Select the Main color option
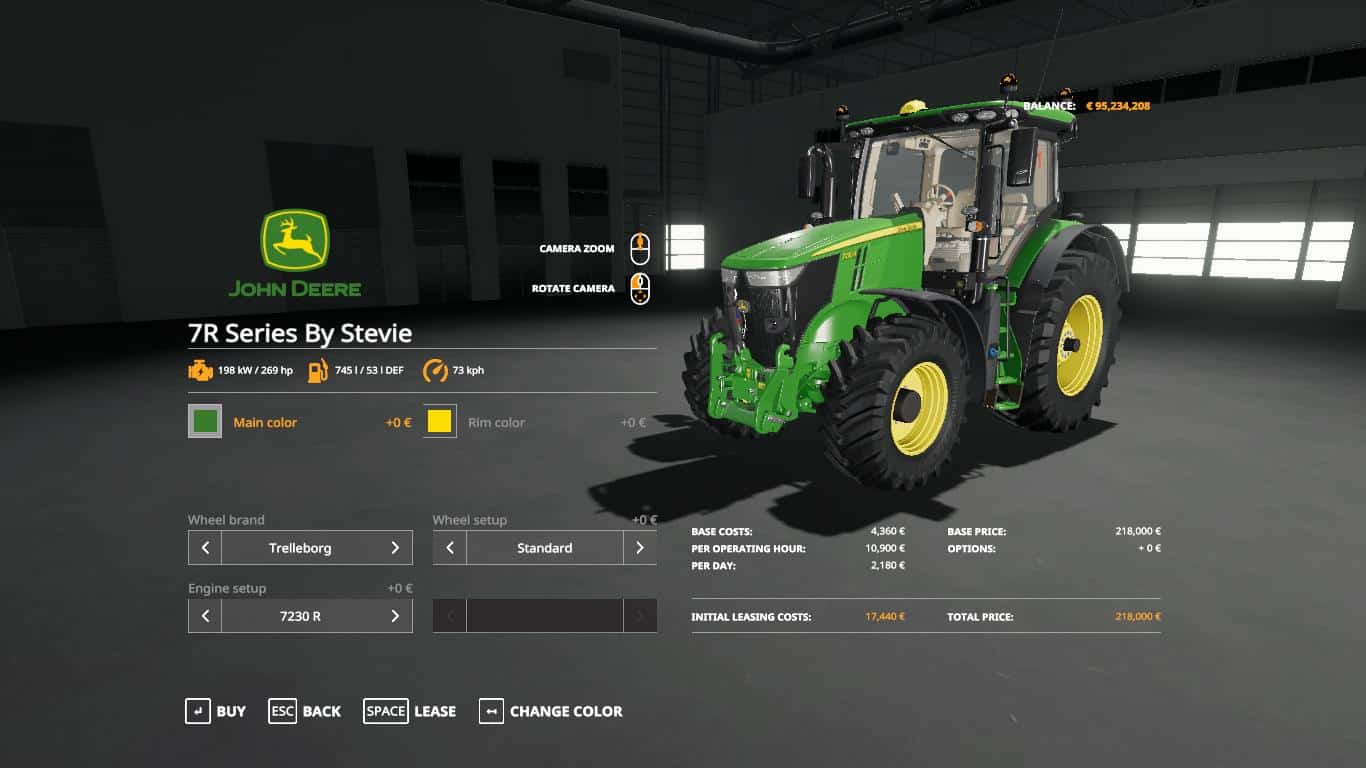Image resolution: width=1366 pixels, height=768 pixels. tap(266, 422)
